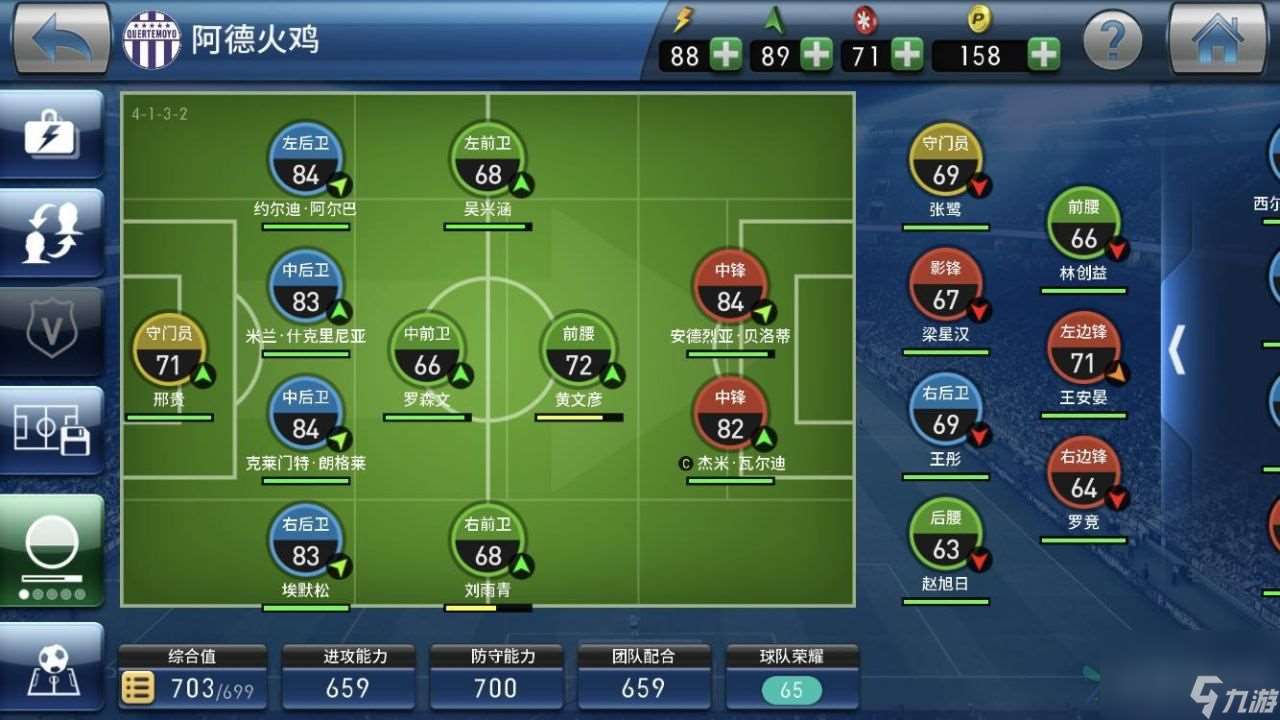
Task: Click the red medical resource icon
Action: [864, 21]
